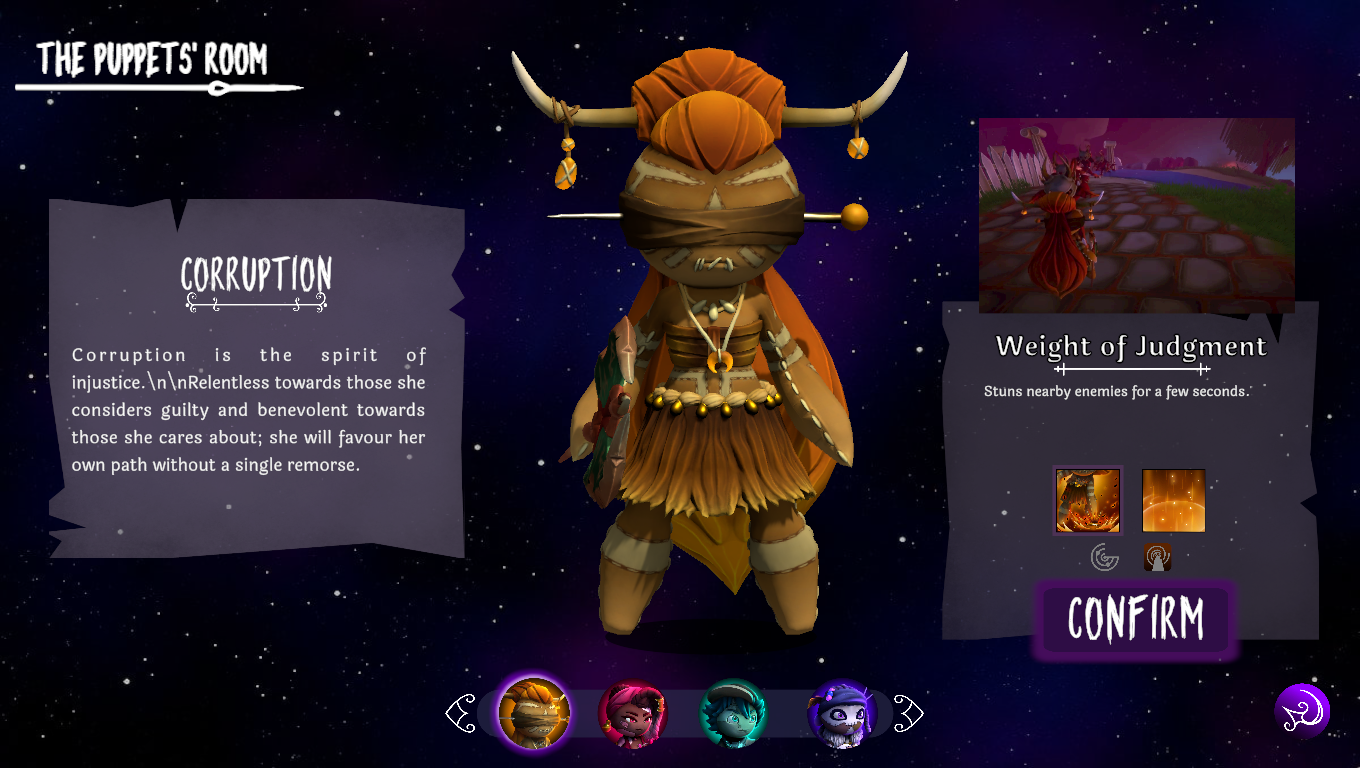This screenshot has height=768, width=1360.
Task: Choose the purple-hooded white puppet portrait
Action: pos(842,713)
